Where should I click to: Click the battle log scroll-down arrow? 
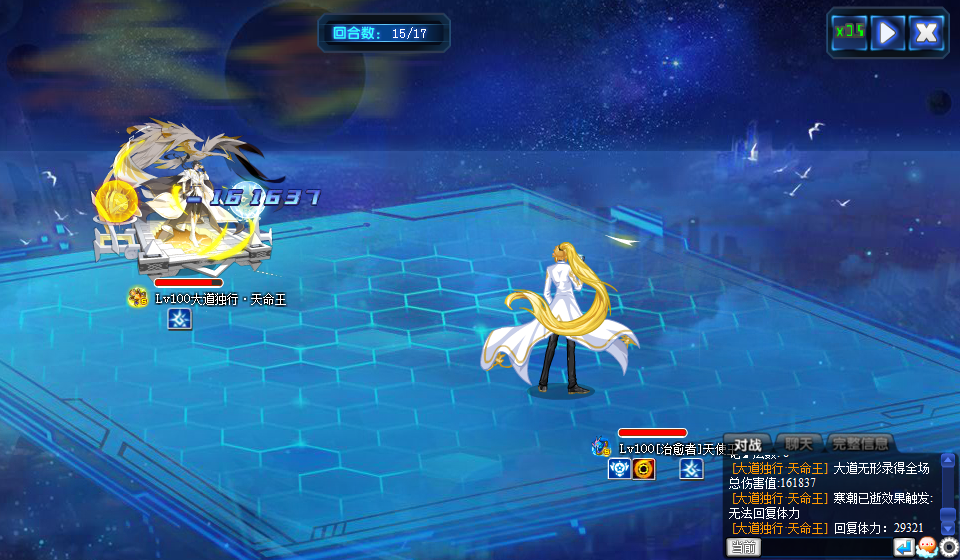[x=948, y=527]
